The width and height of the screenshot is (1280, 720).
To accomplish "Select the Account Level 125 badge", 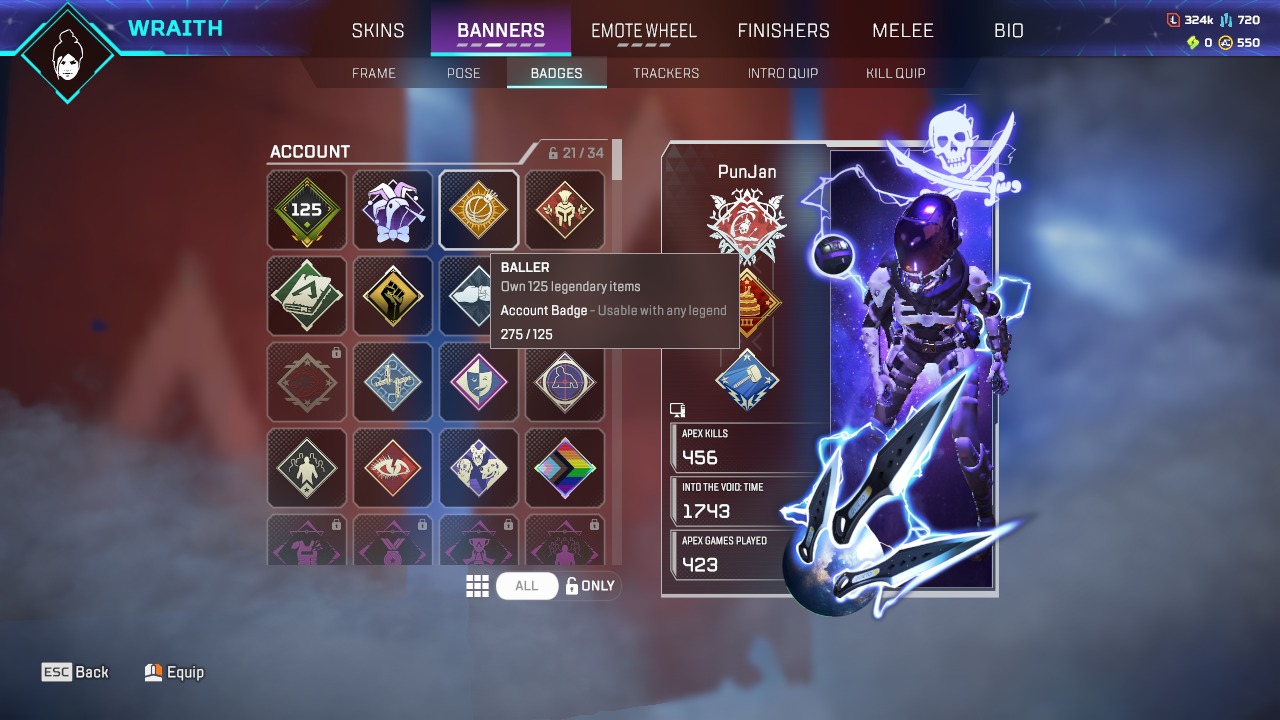I will click(x=306, y=210).
